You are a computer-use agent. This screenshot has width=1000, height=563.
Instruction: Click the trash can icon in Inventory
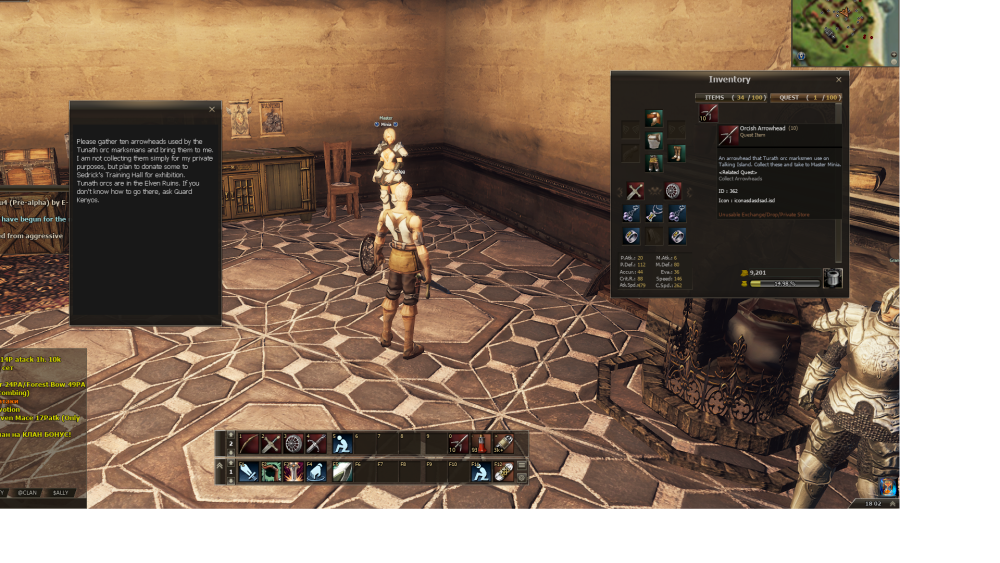(832, 278)
